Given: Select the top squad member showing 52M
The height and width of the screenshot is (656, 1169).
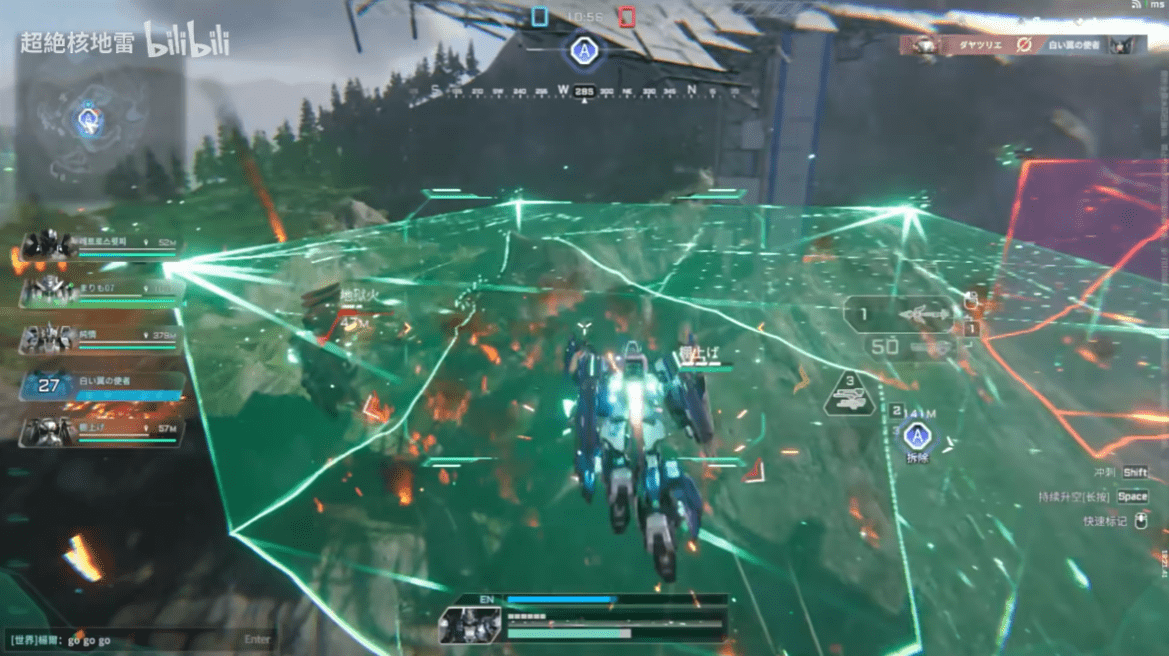Looking at the screenshot, I should click(x=100, y=245).
